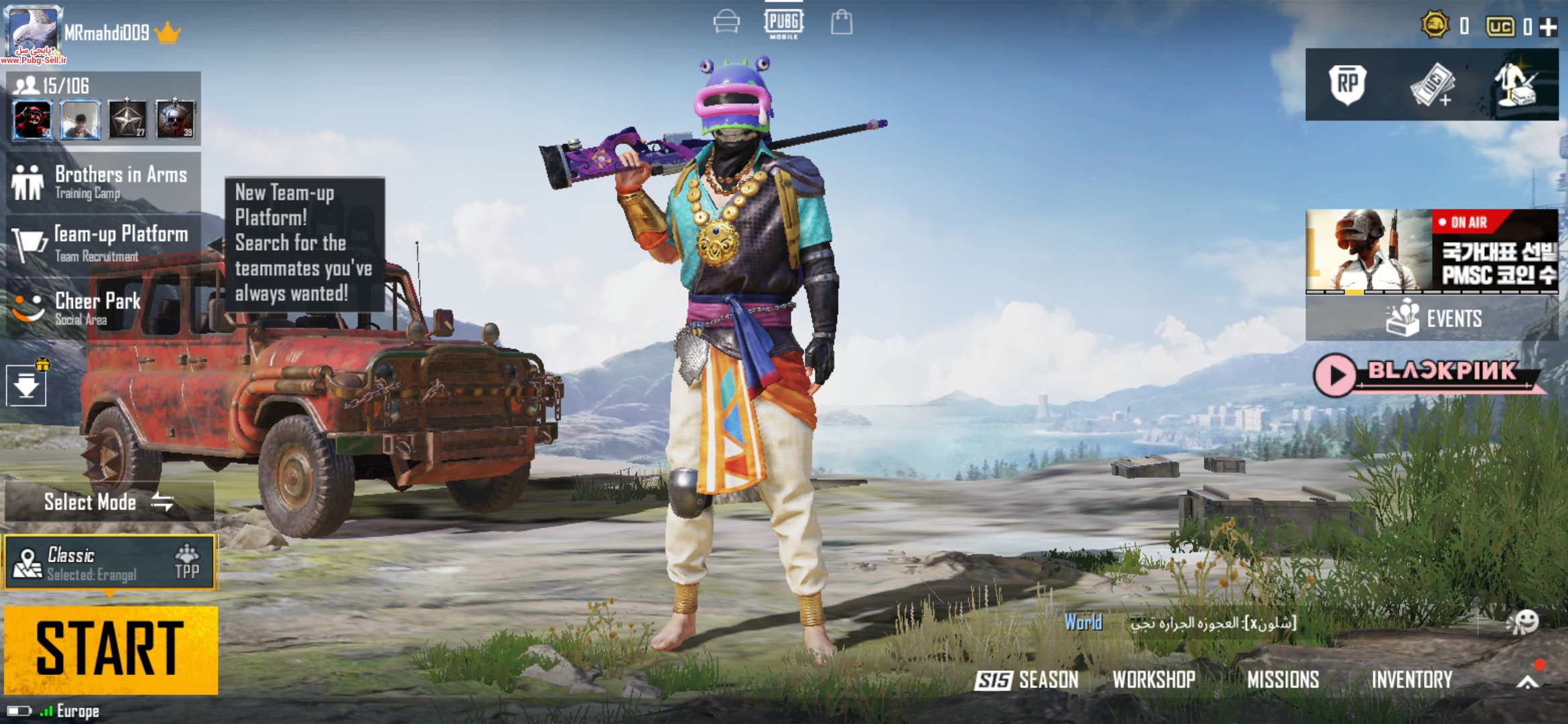The height and width of the screenshot is (724, 1568).
Task: Open the MISSIONS menu
Action: click(1283, 680)
